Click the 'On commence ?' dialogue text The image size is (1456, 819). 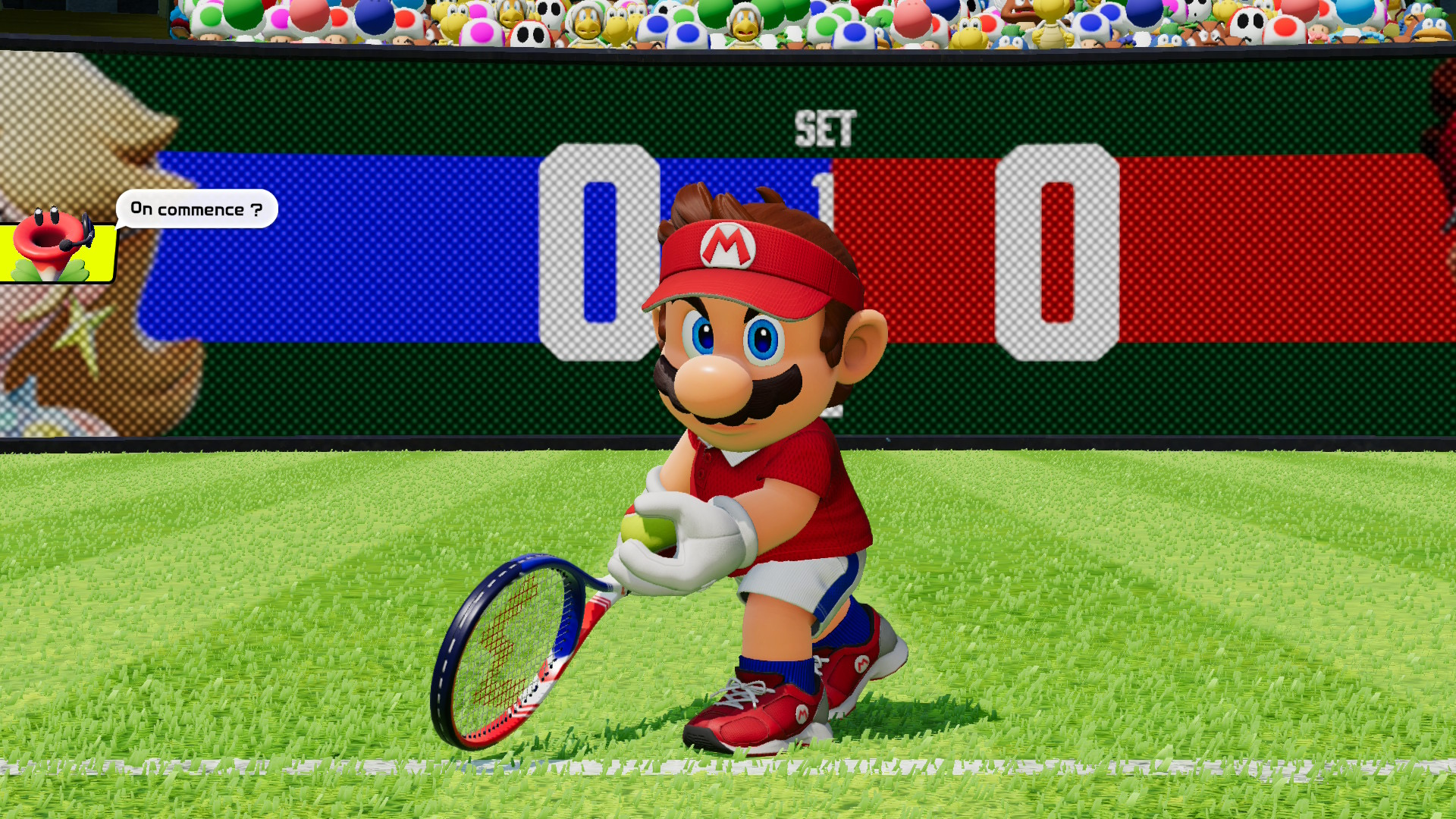(196, 210)
